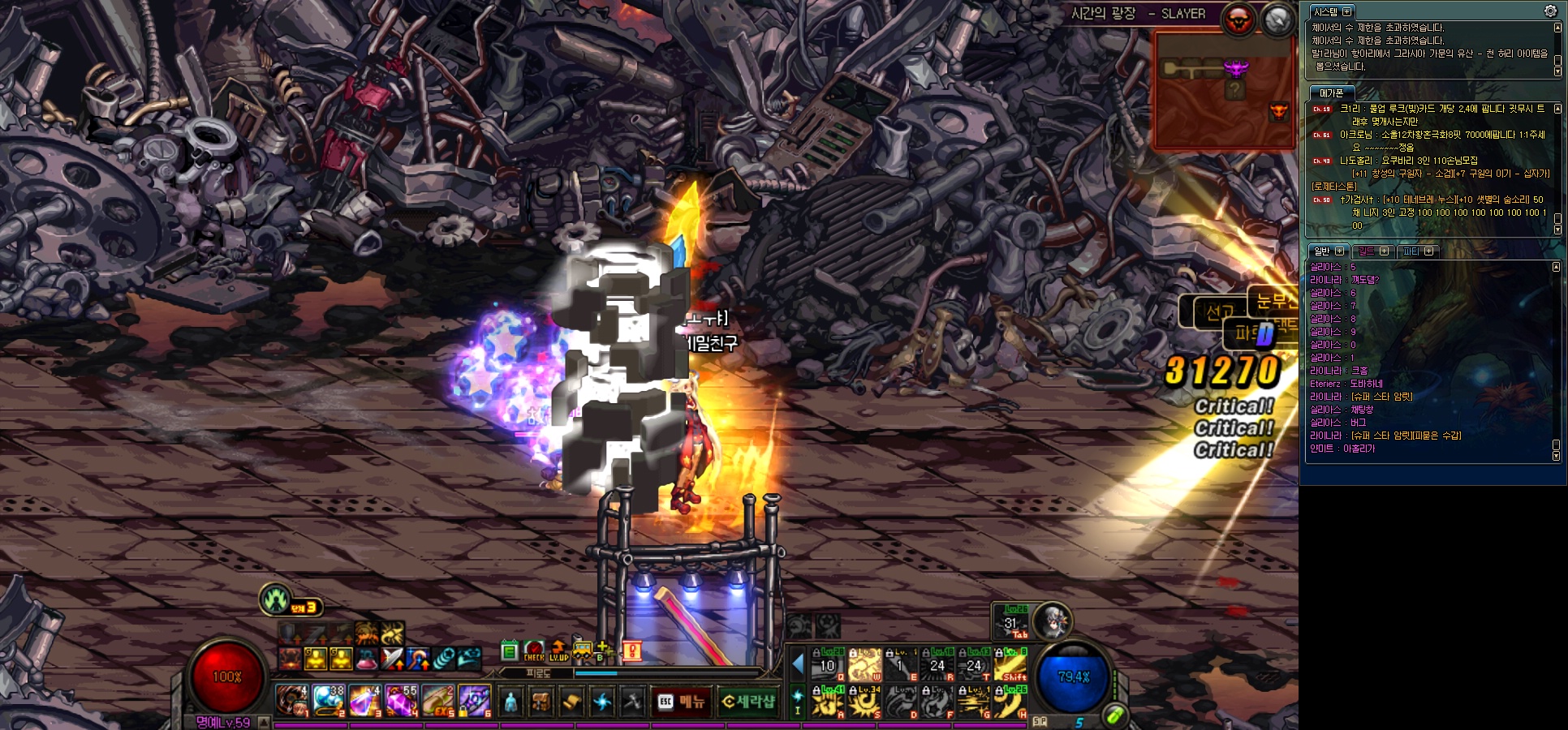Use the pink potion in quick slot 3

click(x=364, y=701)
